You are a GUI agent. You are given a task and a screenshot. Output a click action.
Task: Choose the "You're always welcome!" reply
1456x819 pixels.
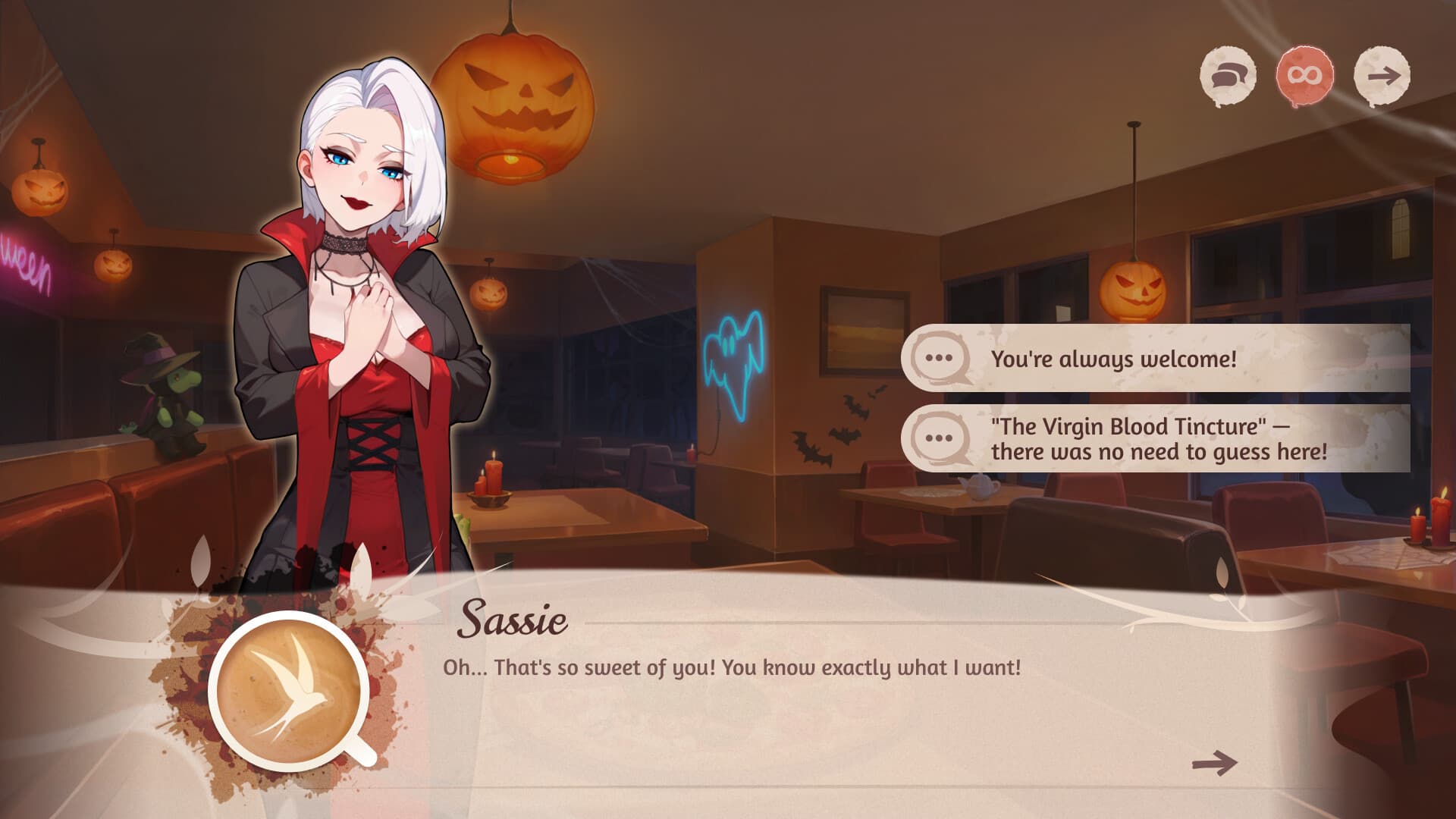[1155, 359]
